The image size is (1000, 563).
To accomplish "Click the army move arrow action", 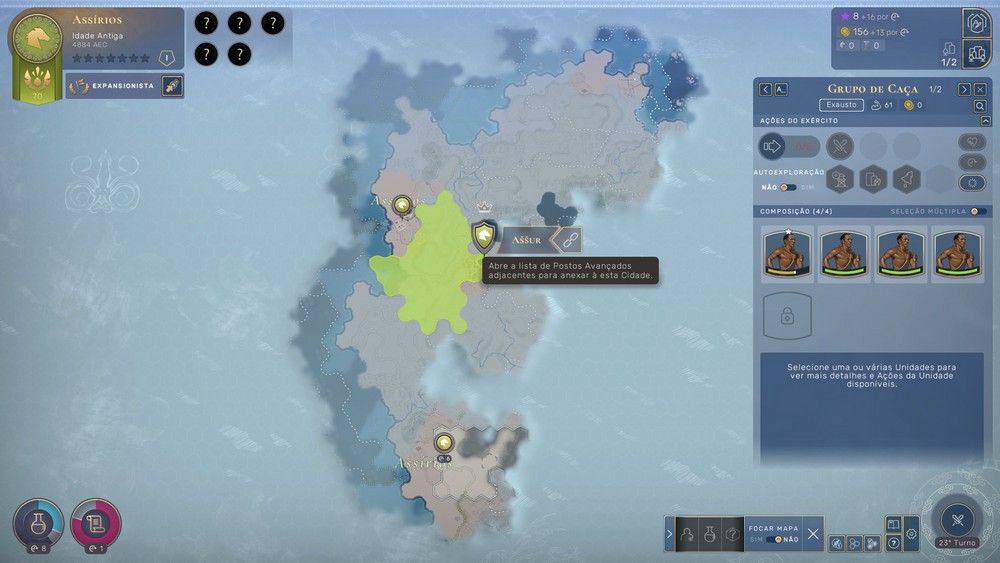I will (773, 147).
